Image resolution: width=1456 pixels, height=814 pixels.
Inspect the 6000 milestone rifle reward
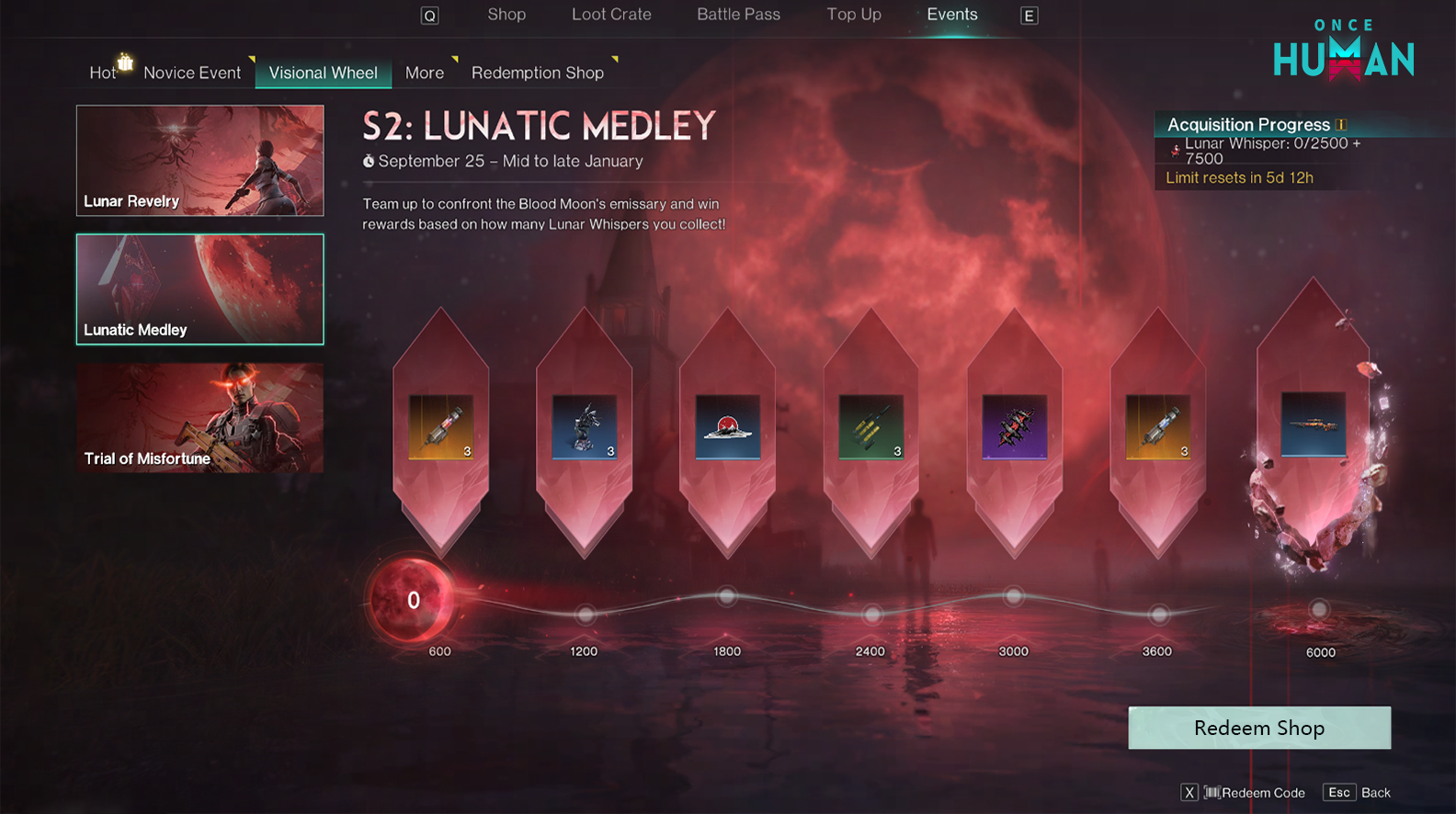1313,424
